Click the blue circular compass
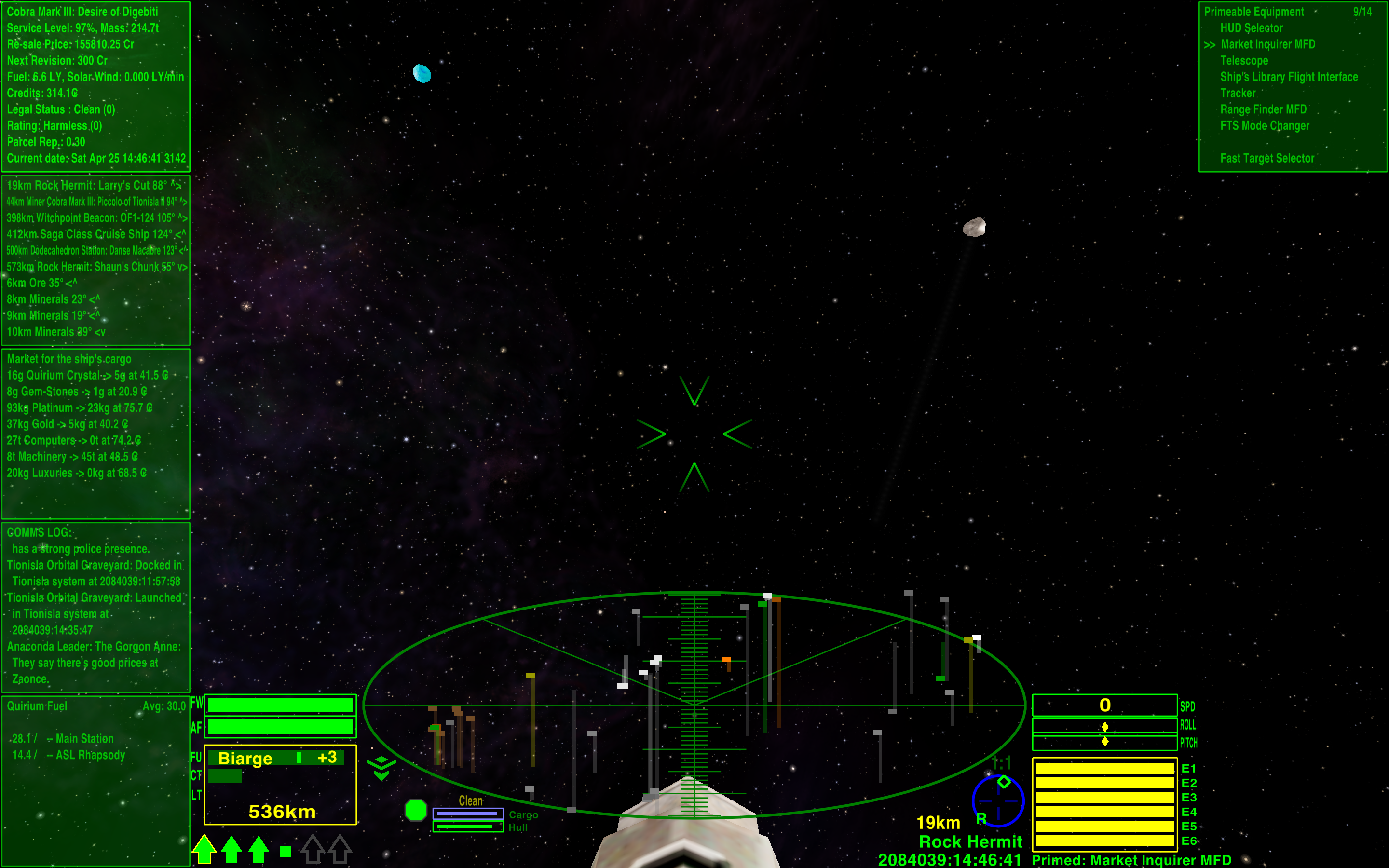The height and width of the screenshot is (868, 1389). (x=998, y=800)
